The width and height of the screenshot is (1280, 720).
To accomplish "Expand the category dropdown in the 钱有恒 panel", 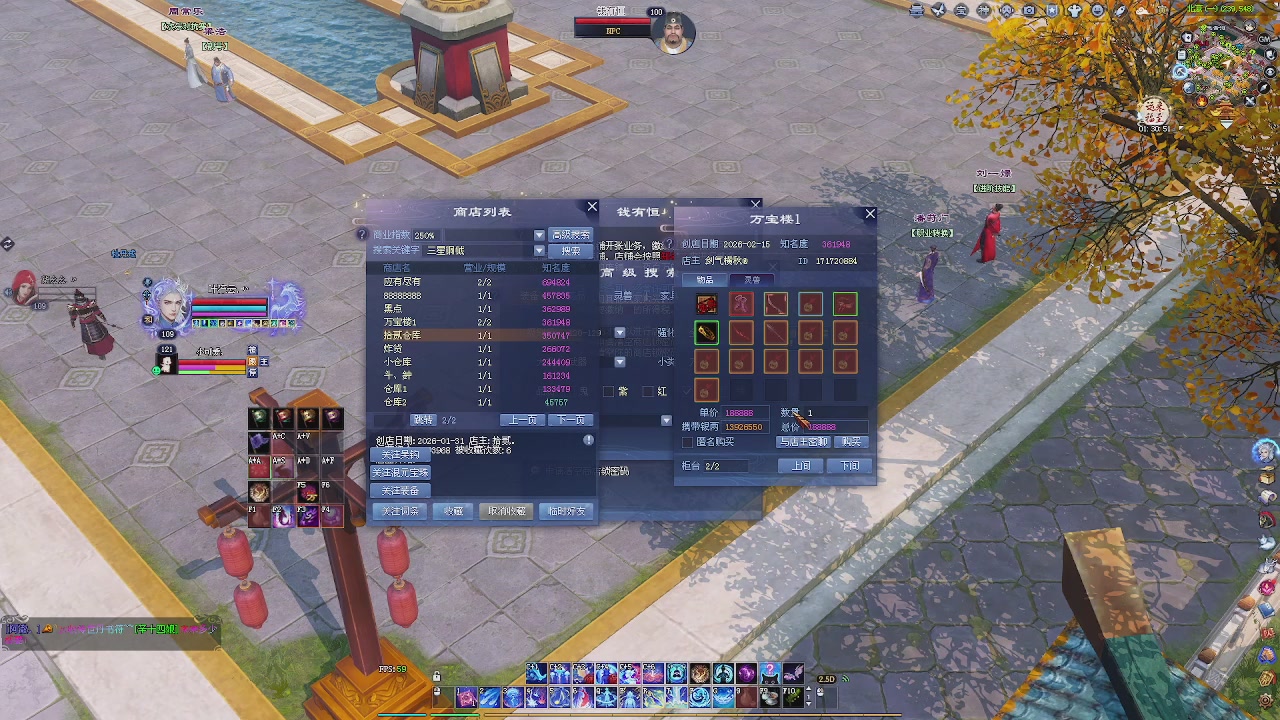I will pos(620,331).
